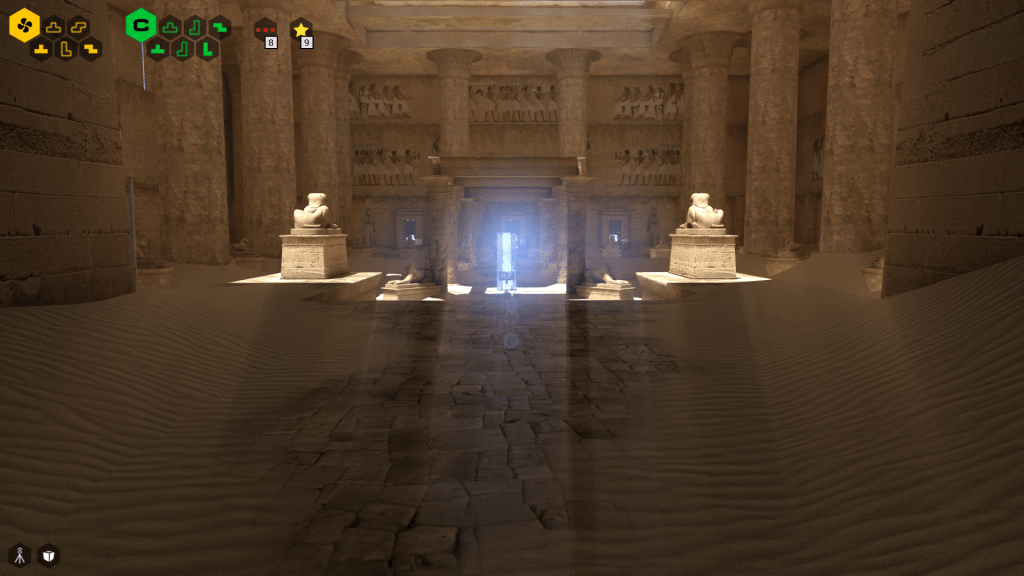Select the yellow filled Z-shaped sigil
Viewport: 1024px width, 576px height.
click(x=91, y=48)
